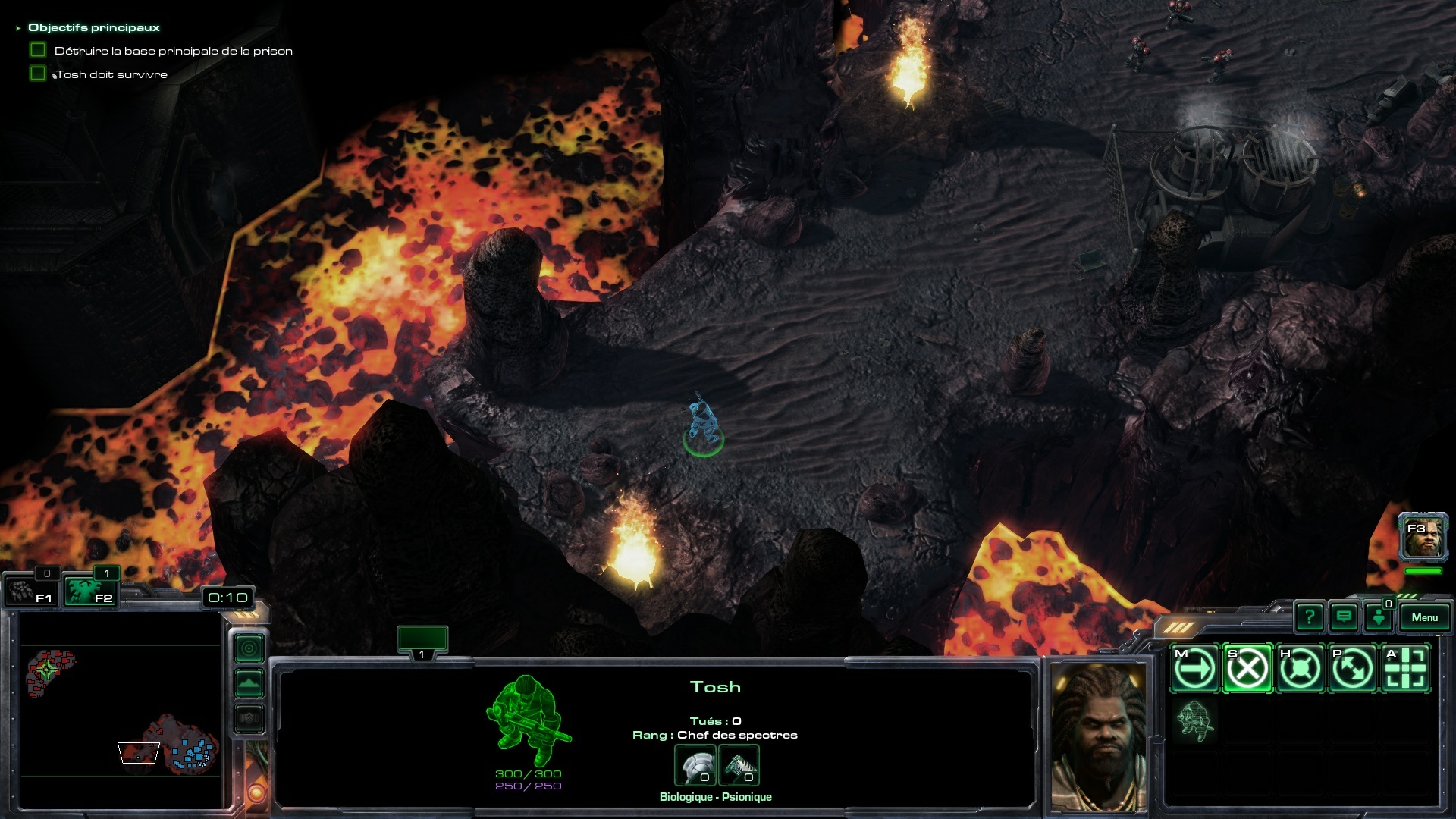This screenshot has width=1456, height=819.
Task: Click the armor upgrade helmet icon
Action: pyautogui.click(x=695, y=766)
